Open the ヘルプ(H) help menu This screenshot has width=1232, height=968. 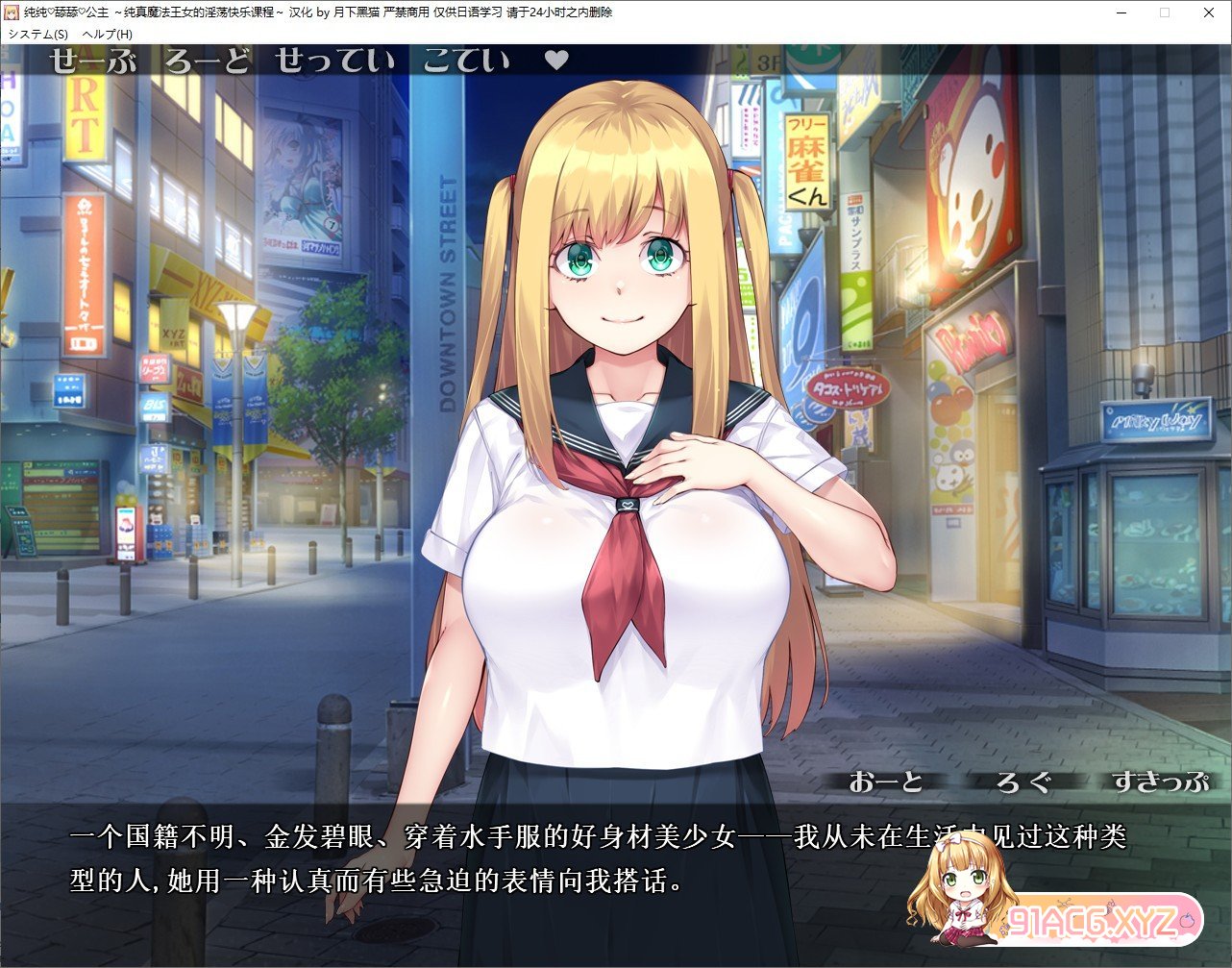(108, 34)
